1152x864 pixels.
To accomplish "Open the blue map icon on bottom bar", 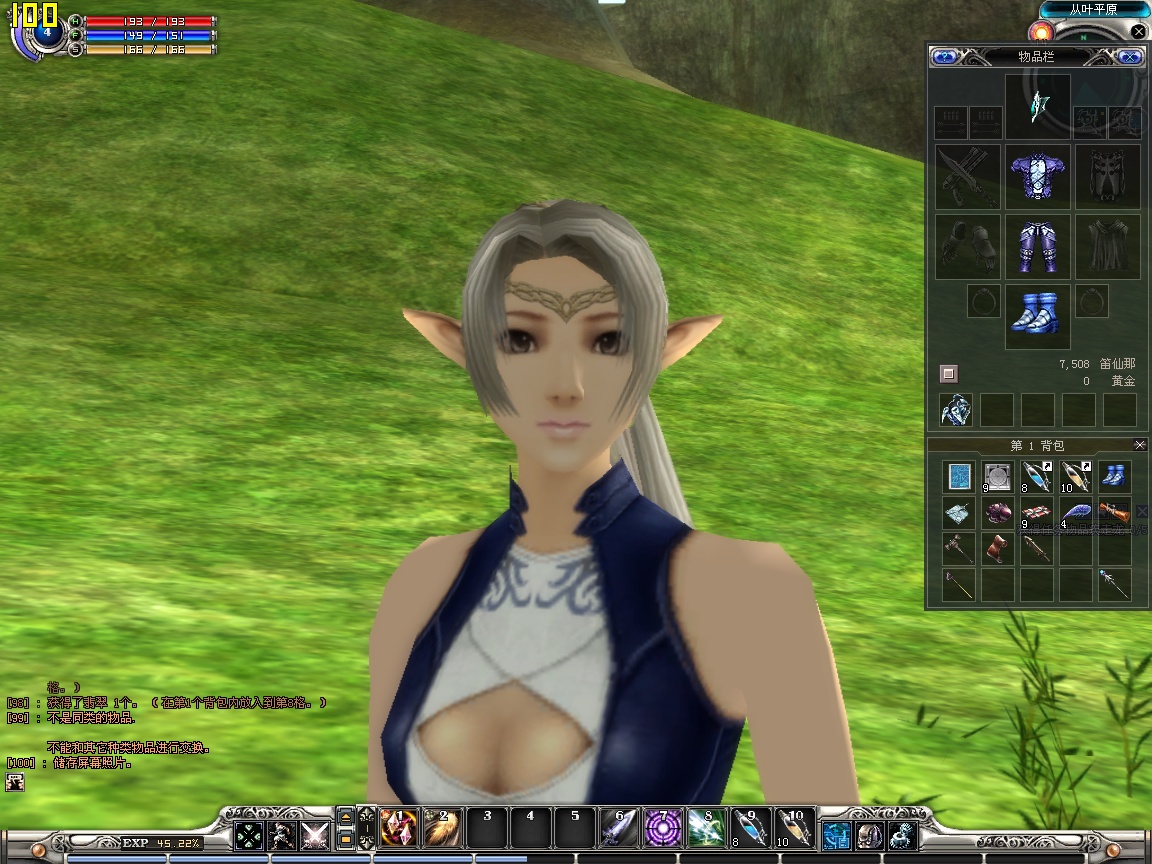I will (x=836, y=835).
